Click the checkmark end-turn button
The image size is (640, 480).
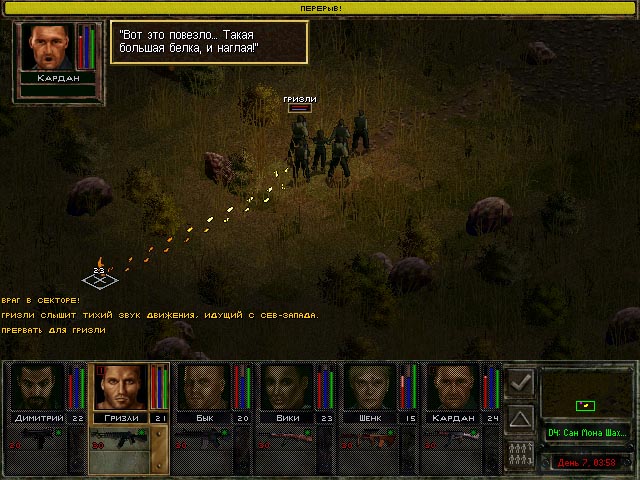(x=520, y=382)
